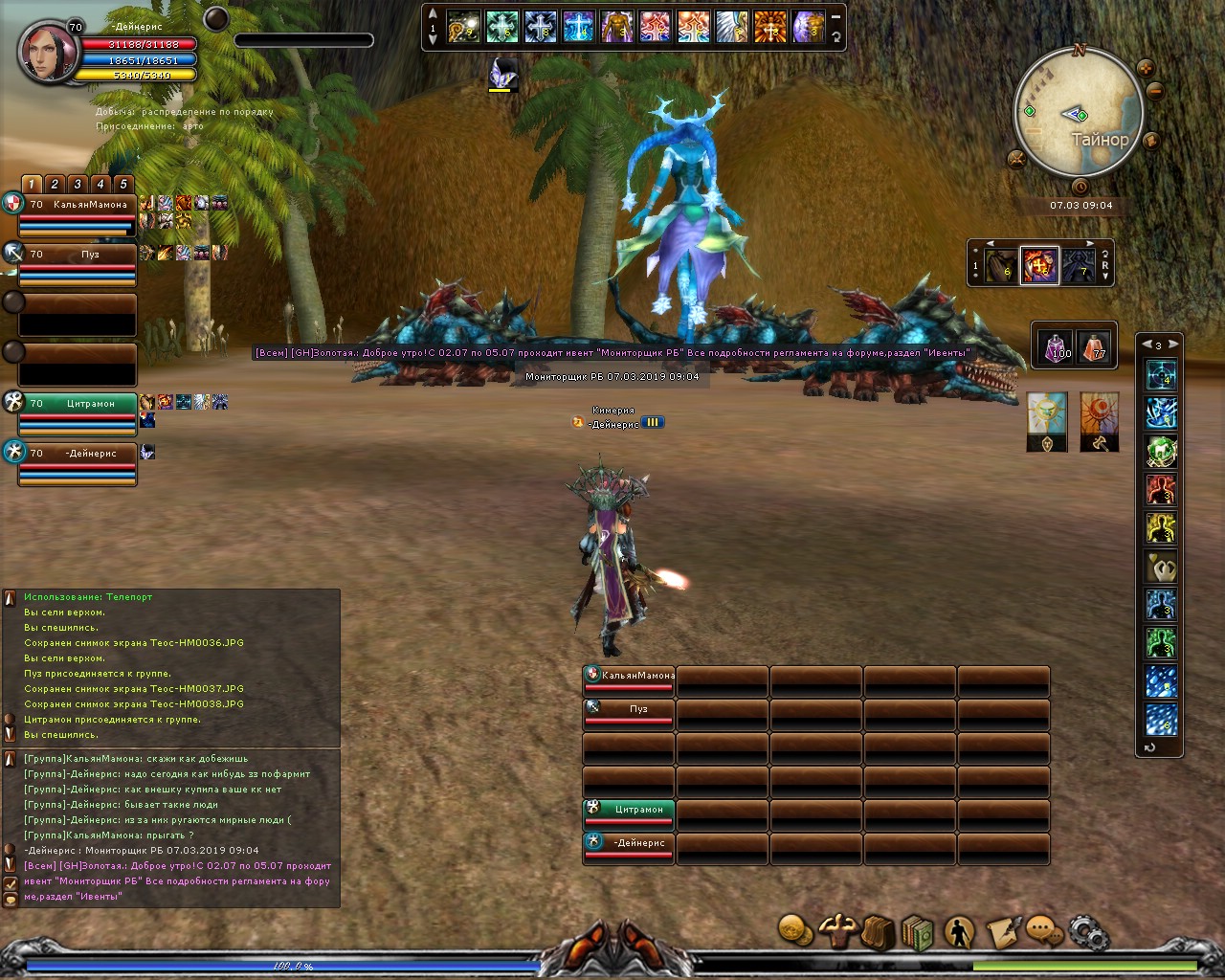Open the gold coins menu icon
The image size is (1225, 980).
795,929
